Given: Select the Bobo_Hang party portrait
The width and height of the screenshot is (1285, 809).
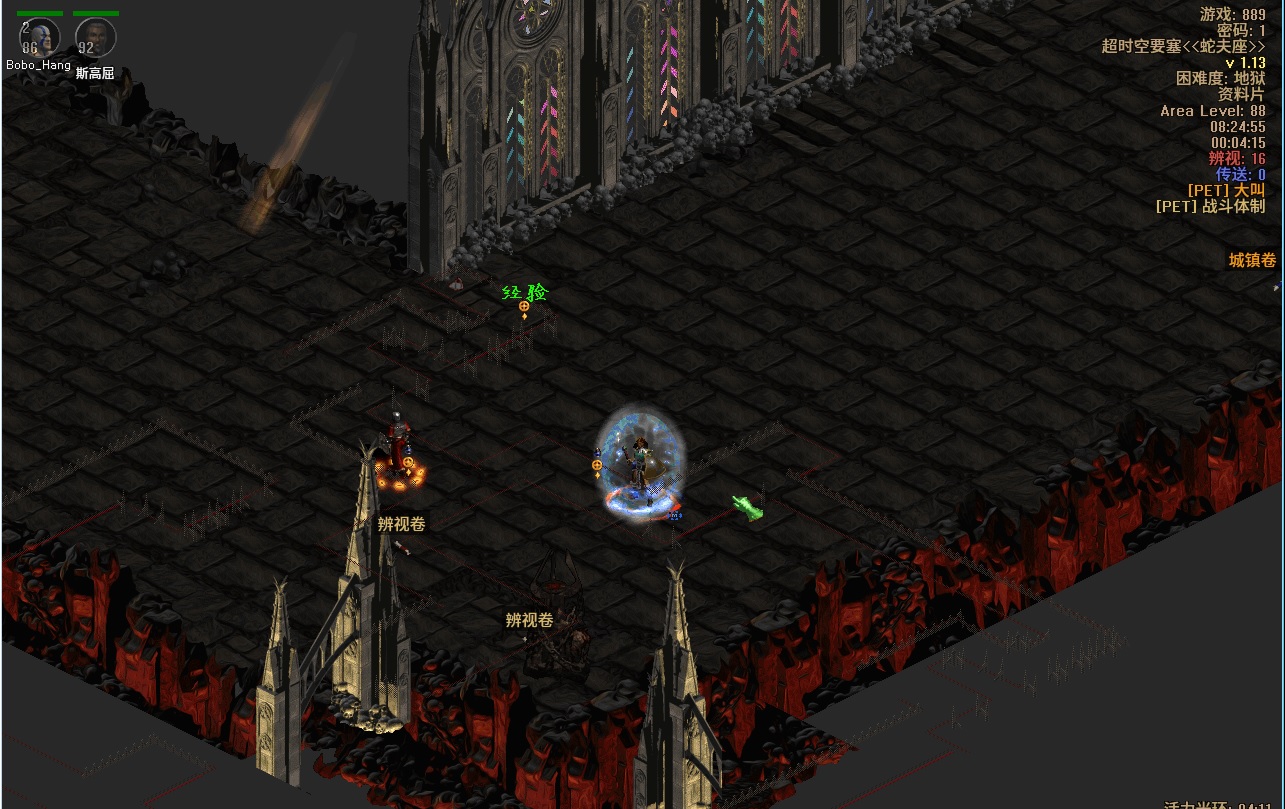Looking at the screenshot, I should 40,38.
